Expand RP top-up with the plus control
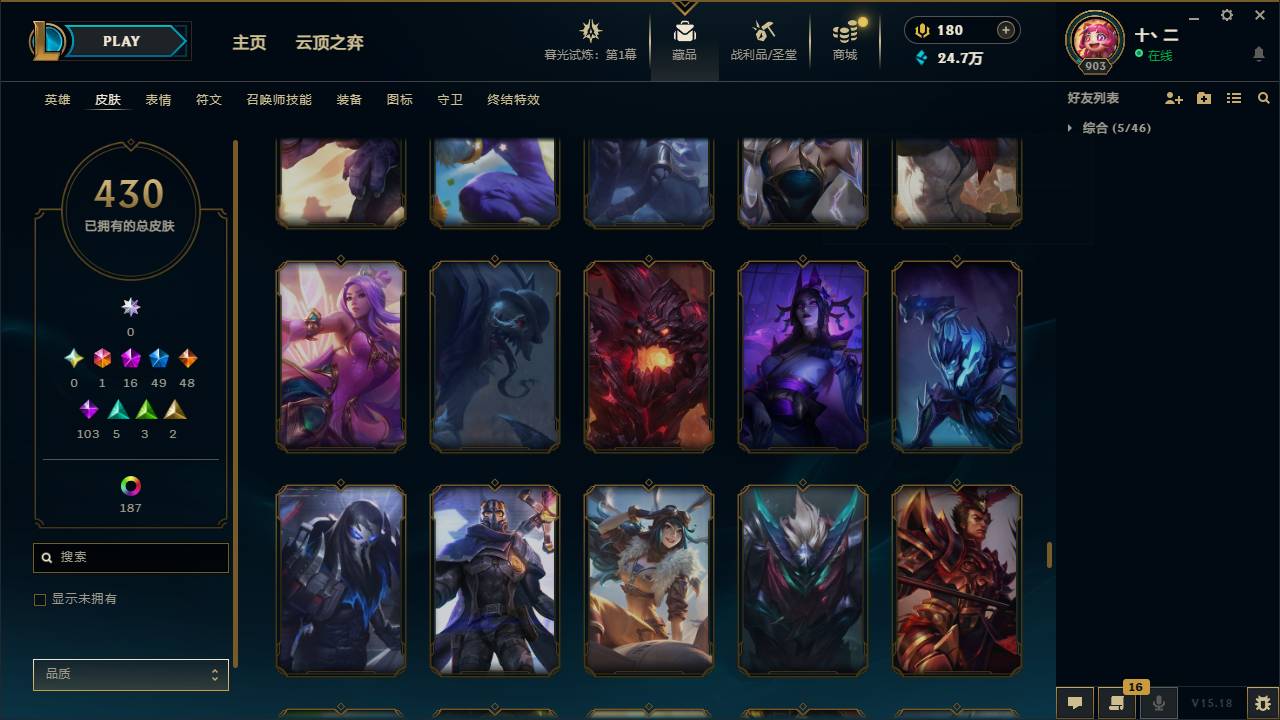The width and height of the screenshot is (1280, 720). [1004, 30]
